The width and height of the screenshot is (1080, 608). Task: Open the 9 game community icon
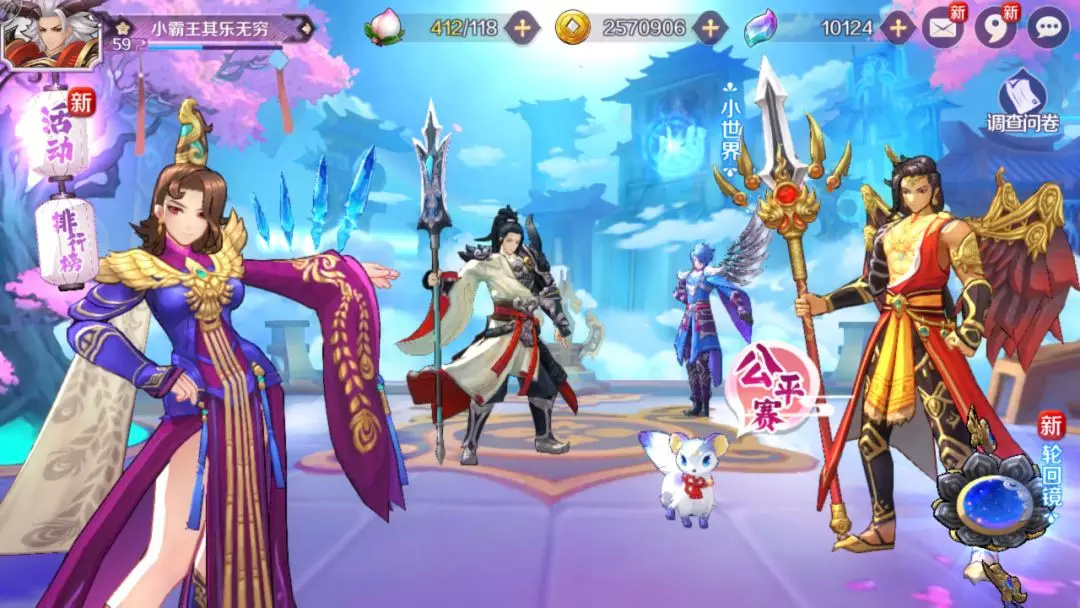point(995,28)
